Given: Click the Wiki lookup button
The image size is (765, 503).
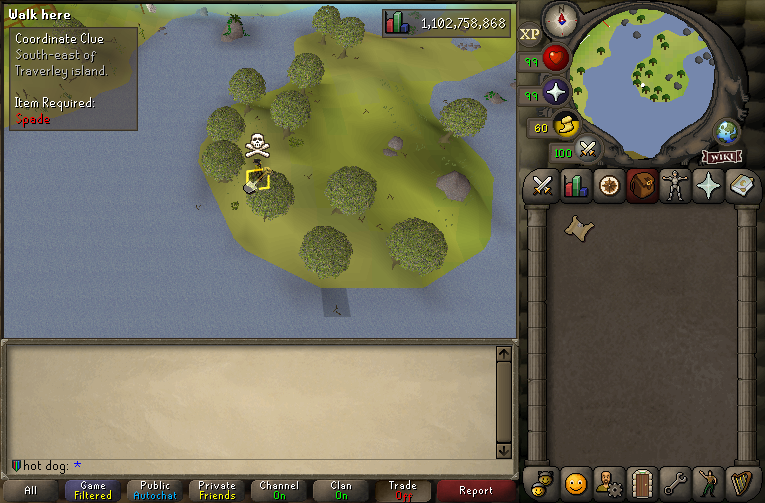Looking at the screenshot, I should pyautogui.click(x=721, y=156).
